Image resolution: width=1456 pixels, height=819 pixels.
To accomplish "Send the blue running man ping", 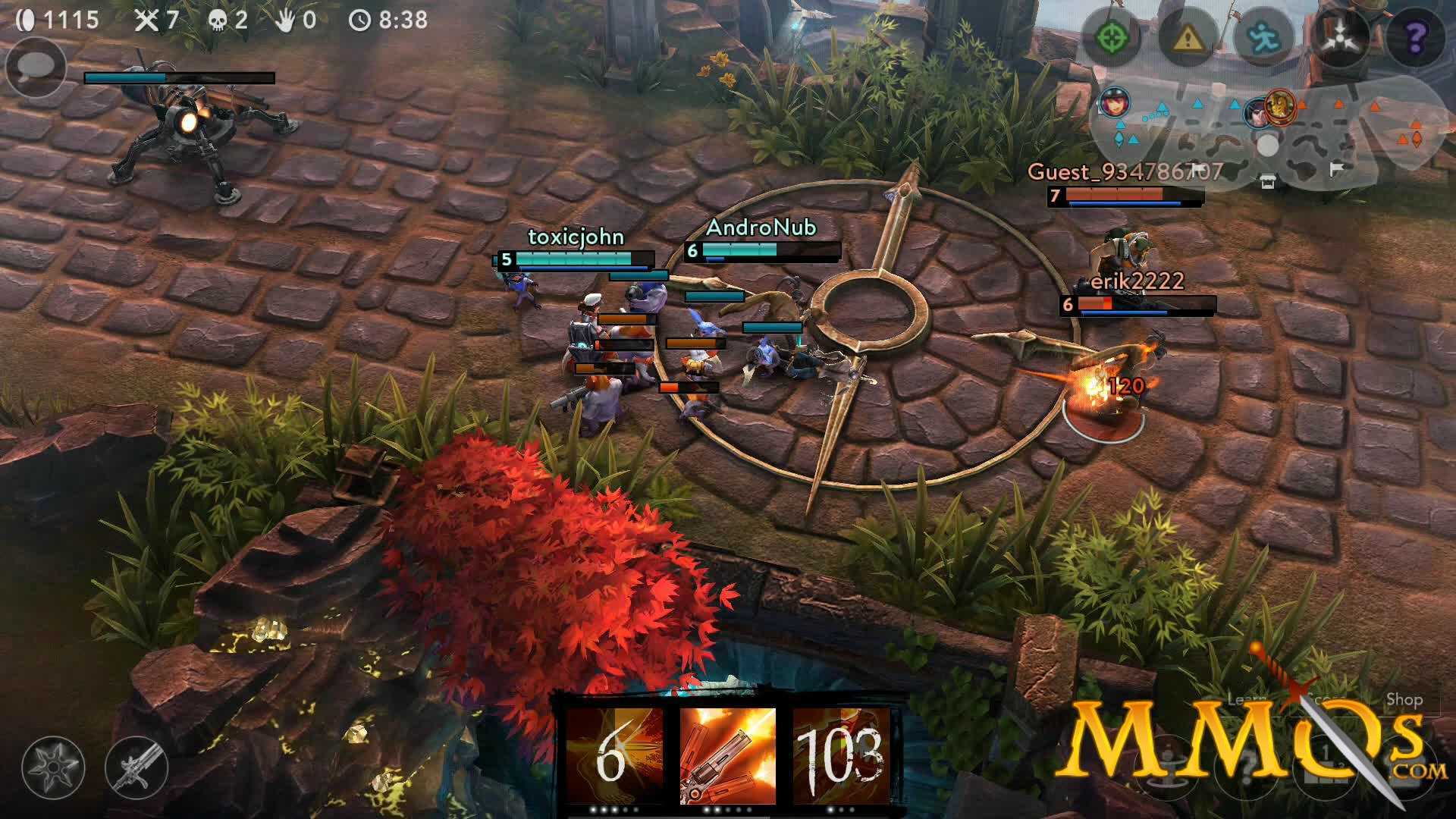I will click(x=1263, y=37).
